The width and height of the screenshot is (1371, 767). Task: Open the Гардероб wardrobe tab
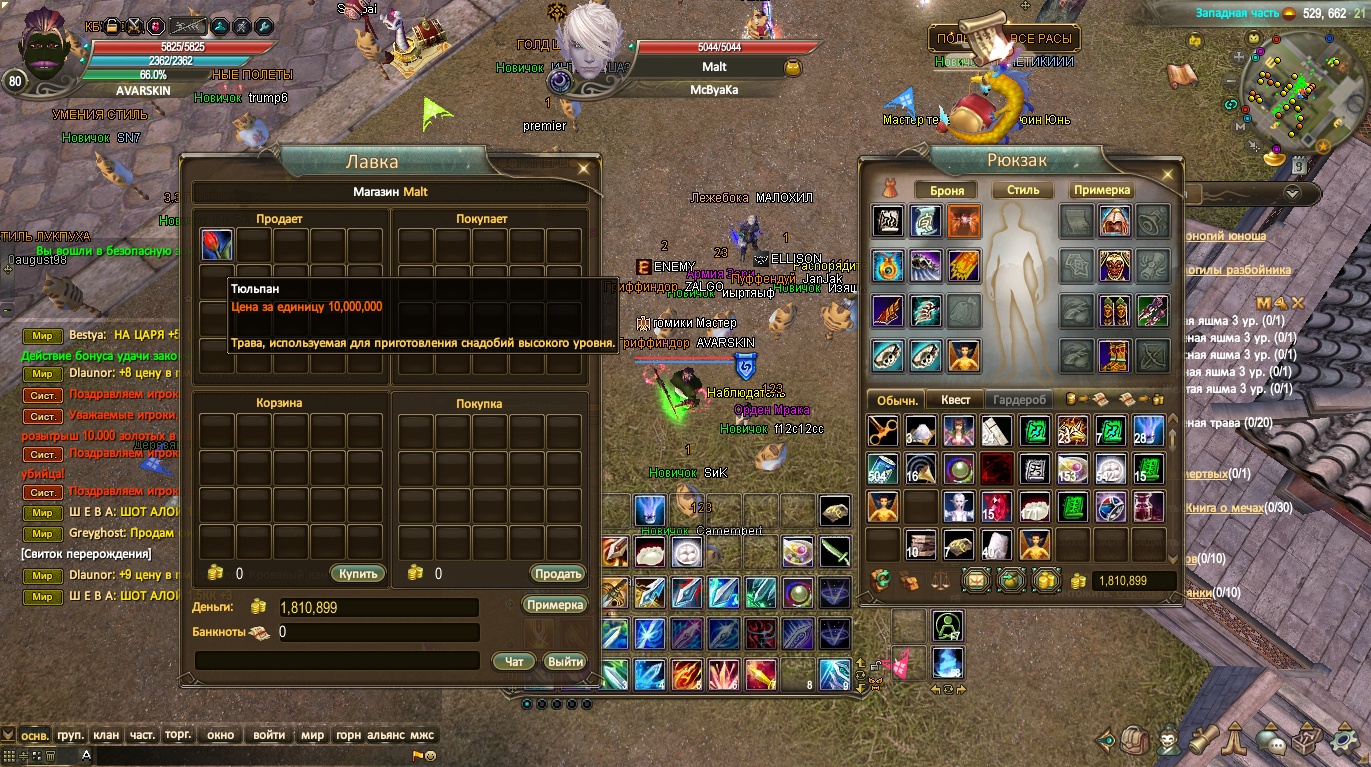coord(1020,399)
